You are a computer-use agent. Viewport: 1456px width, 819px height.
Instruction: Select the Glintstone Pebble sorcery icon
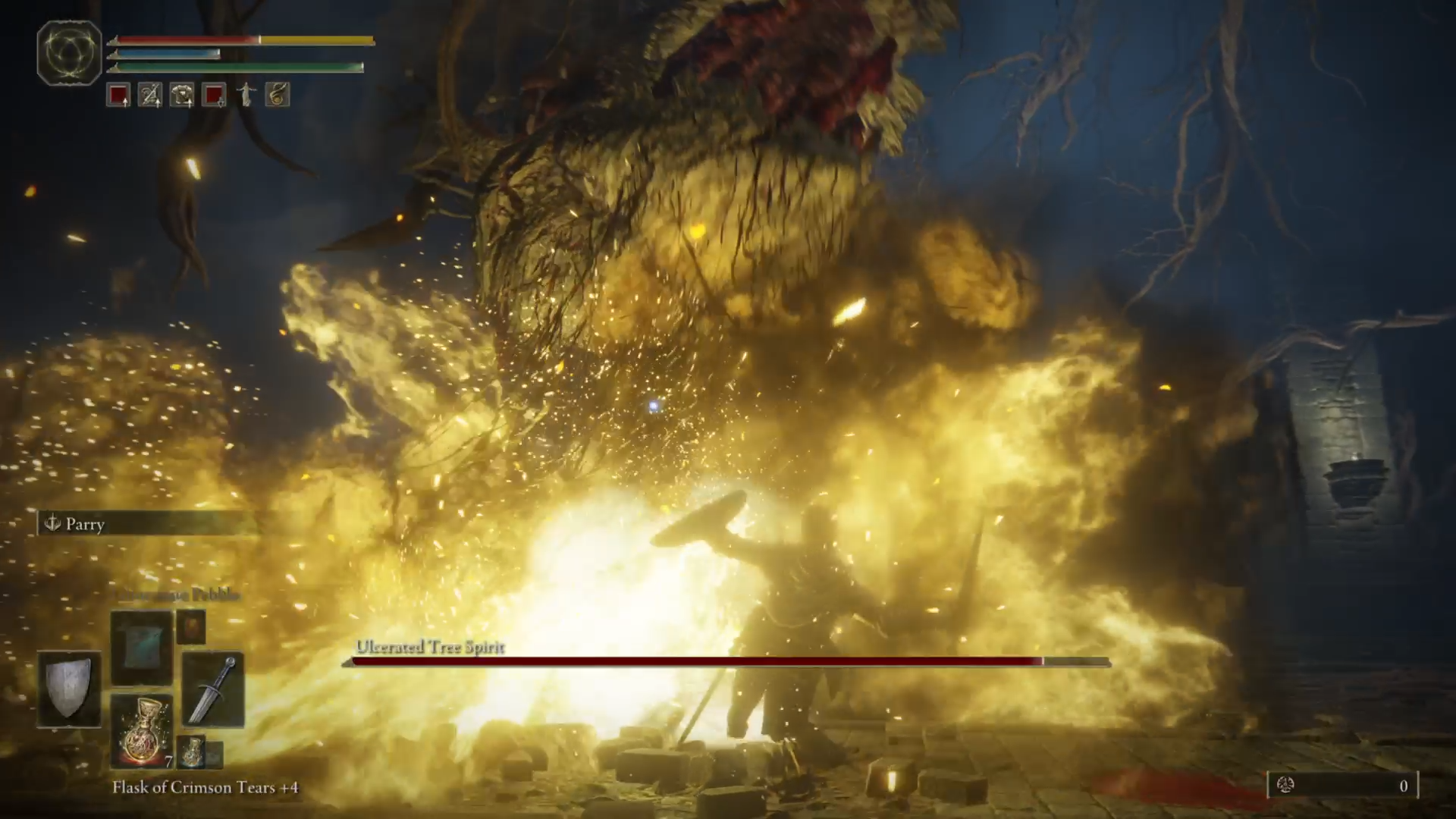(x=140, y=648)
